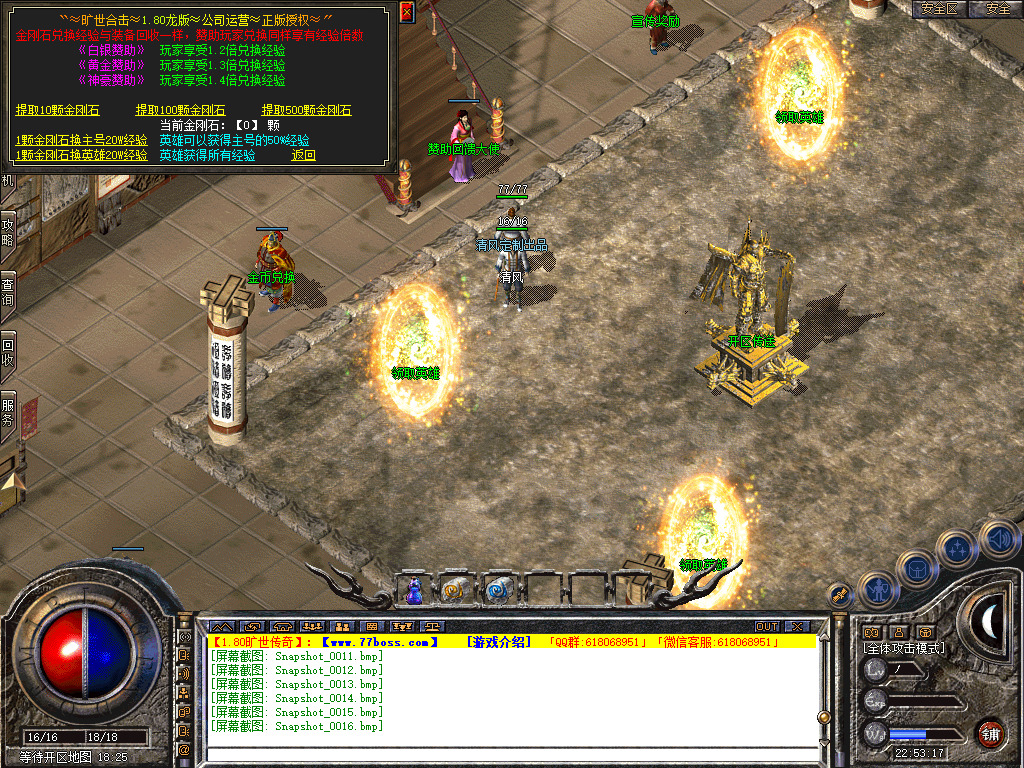This screenshot has width=1024, height=768.
Task: Go back with 返回 link
Action: 303,155
